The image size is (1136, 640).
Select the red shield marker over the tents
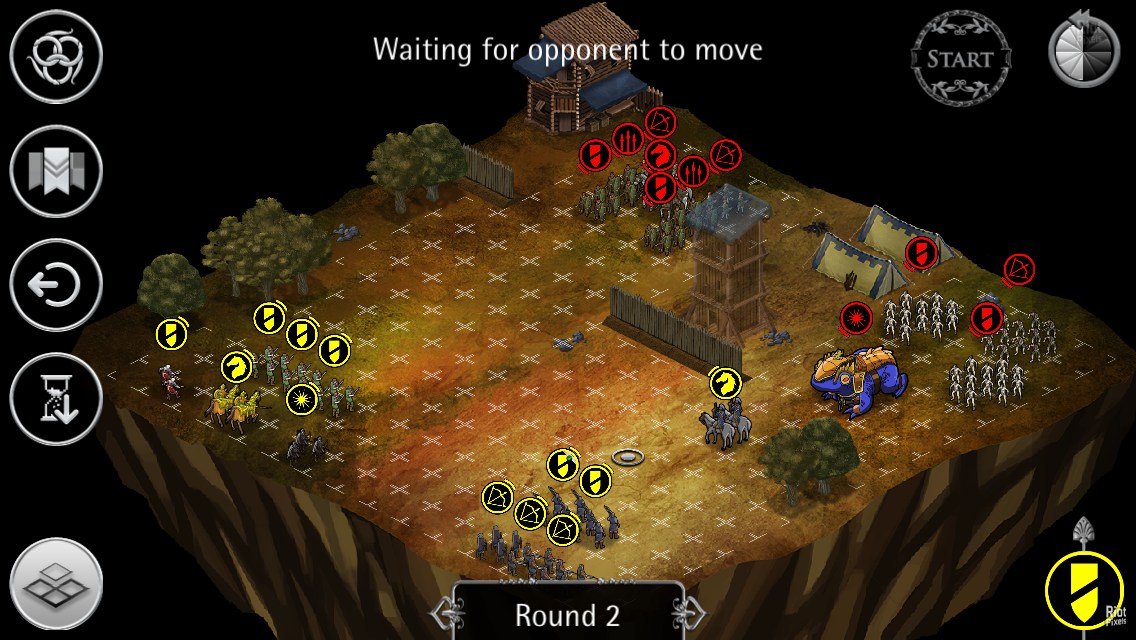pos(921,253)
